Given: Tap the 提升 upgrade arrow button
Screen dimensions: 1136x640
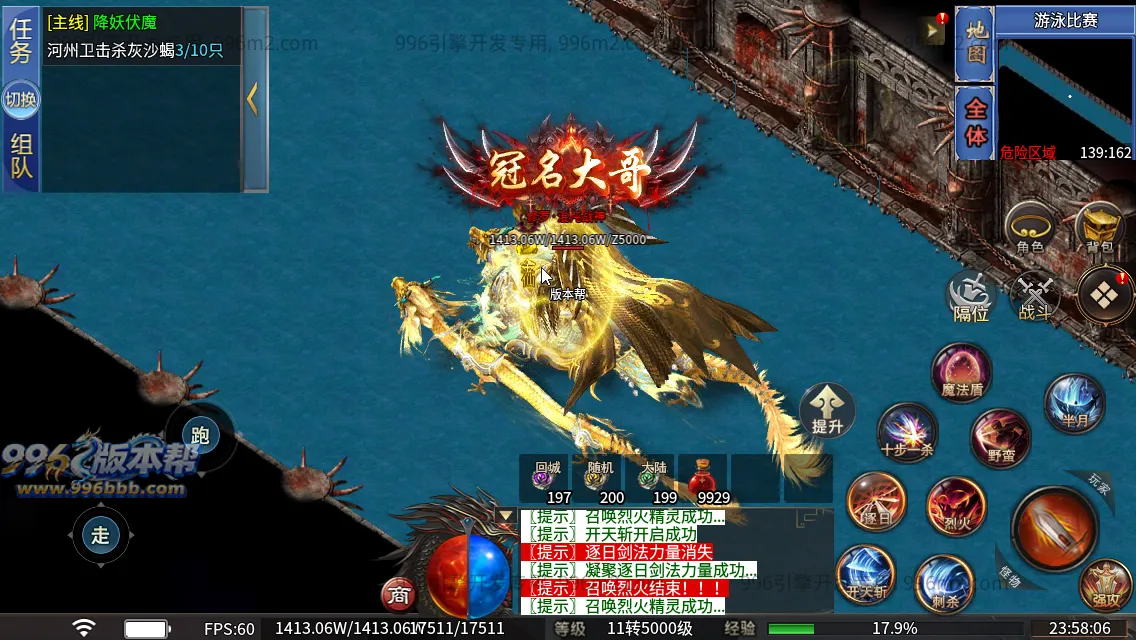Looking at the screenshot, I should pyautogui.click(x=828, y=410).
